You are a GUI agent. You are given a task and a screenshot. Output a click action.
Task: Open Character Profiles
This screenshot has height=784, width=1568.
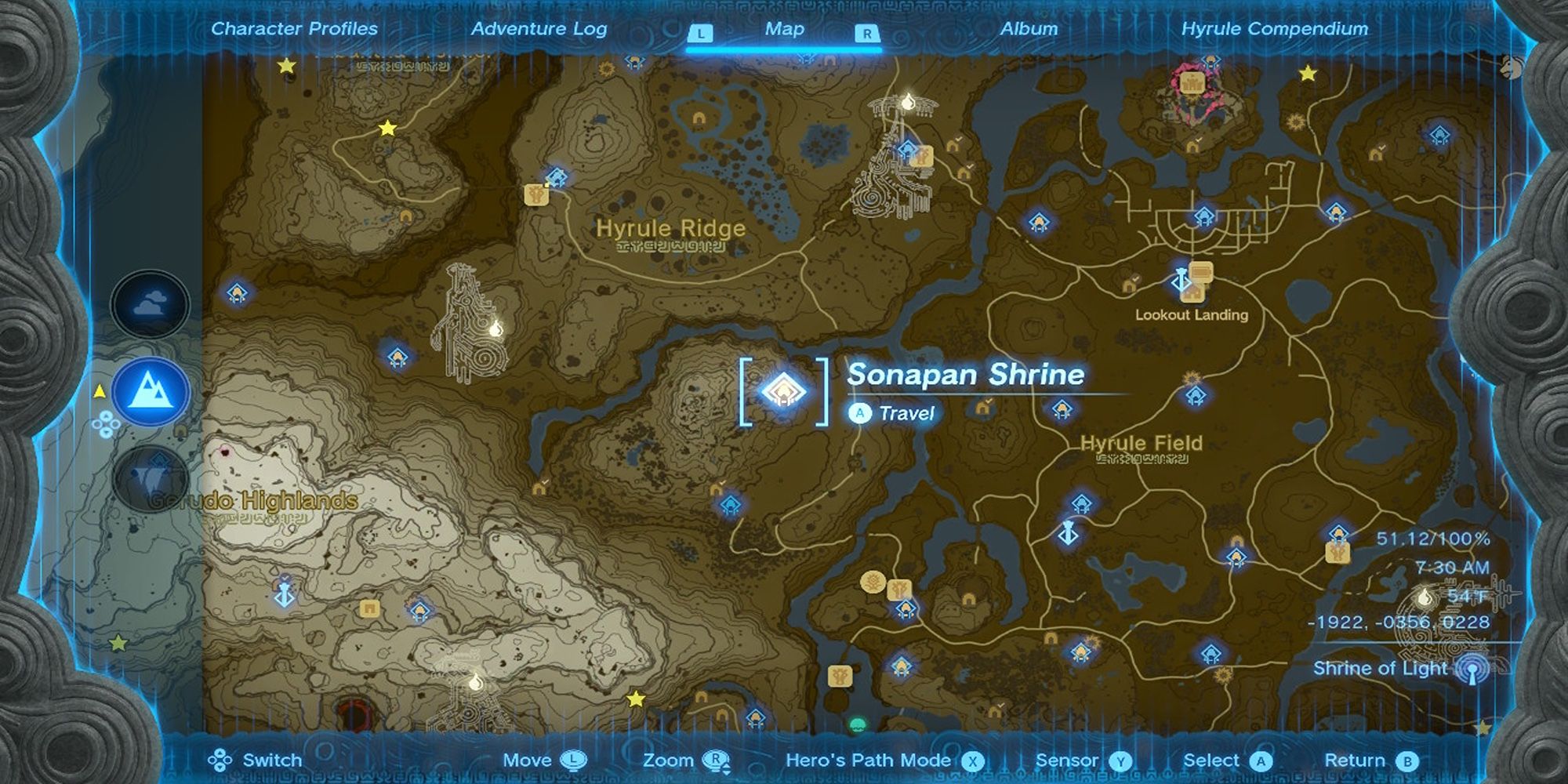click(x=293, y=28)
